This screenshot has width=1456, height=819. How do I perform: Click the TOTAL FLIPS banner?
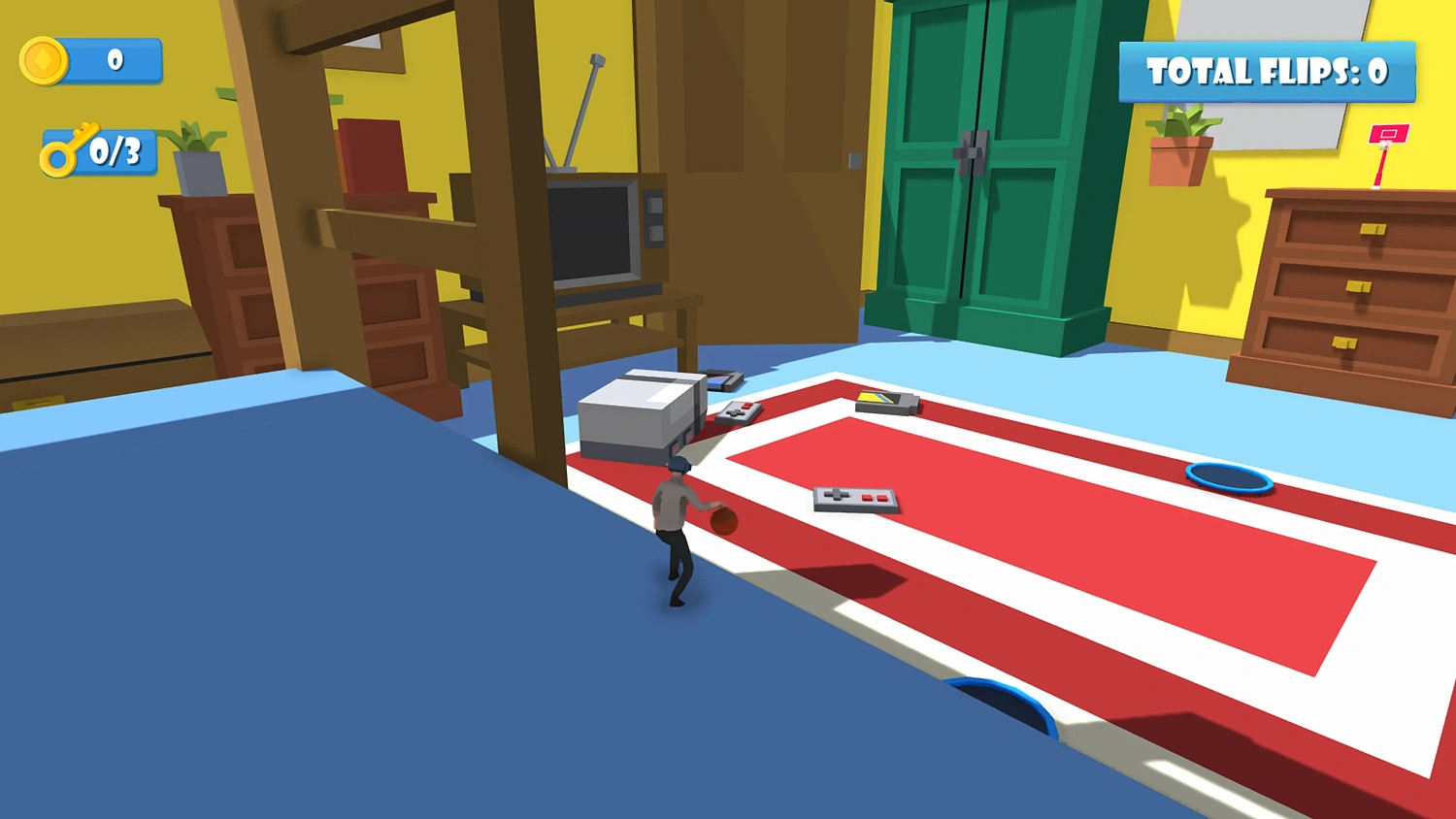point(1265,73)
